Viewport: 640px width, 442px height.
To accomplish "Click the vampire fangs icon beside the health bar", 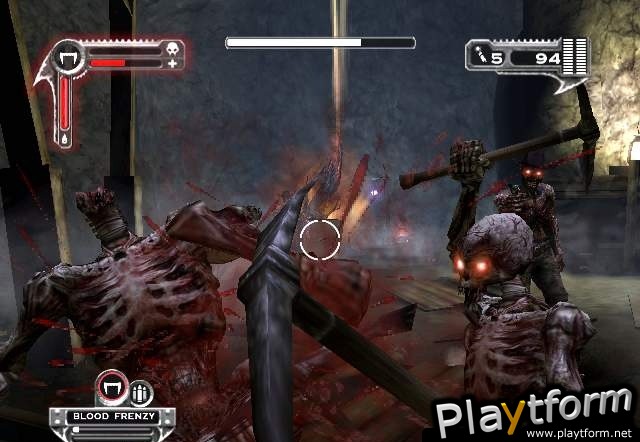I will [69, 58].
